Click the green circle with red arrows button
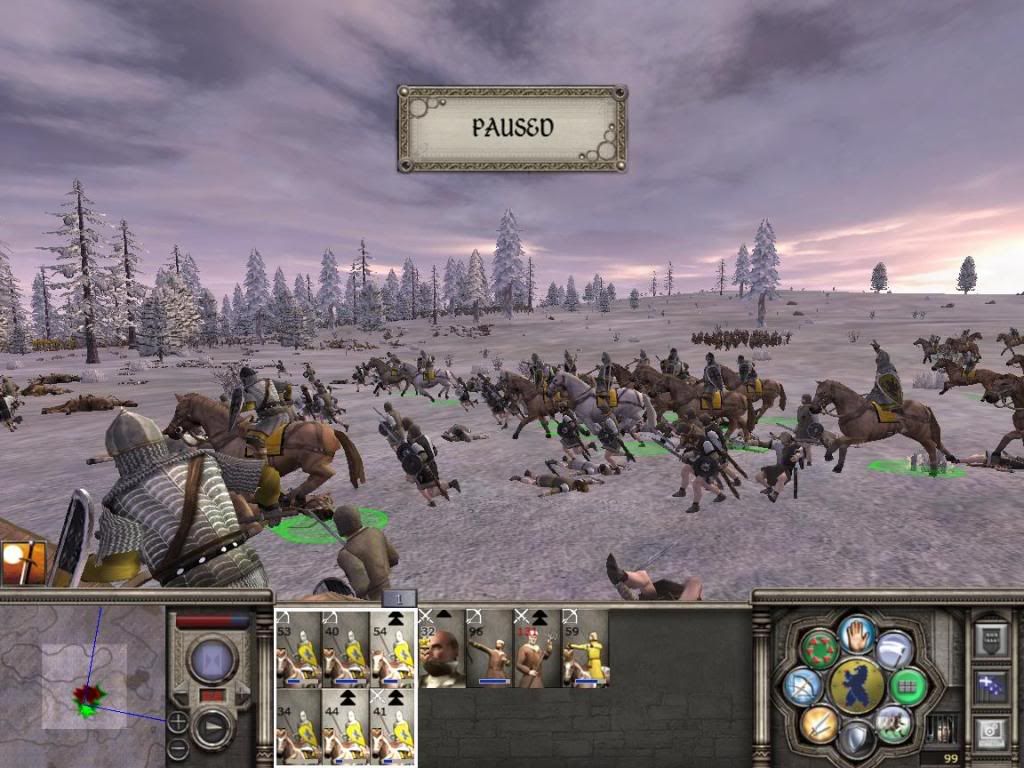 (819, 649)
